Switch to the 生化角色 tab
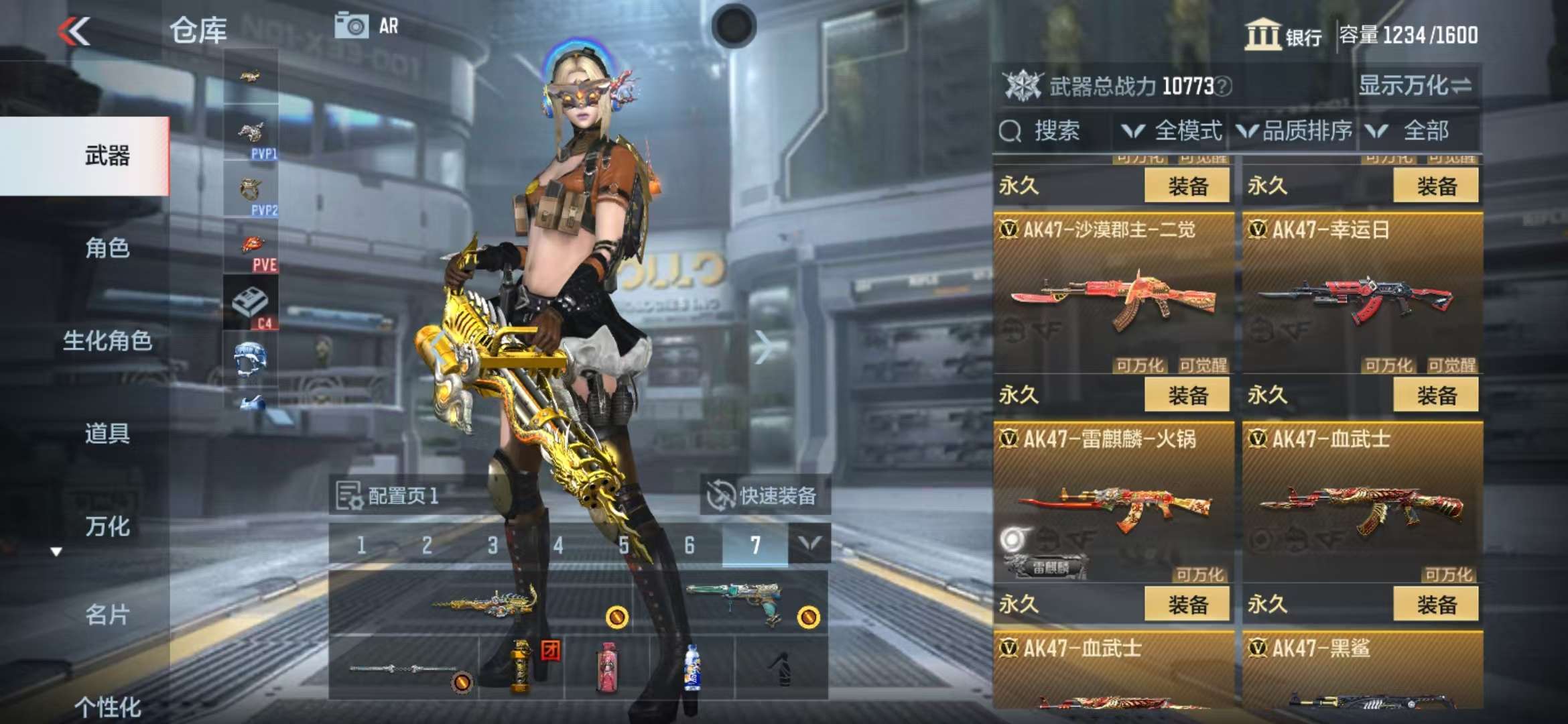1568x724 pixels. 107,341
